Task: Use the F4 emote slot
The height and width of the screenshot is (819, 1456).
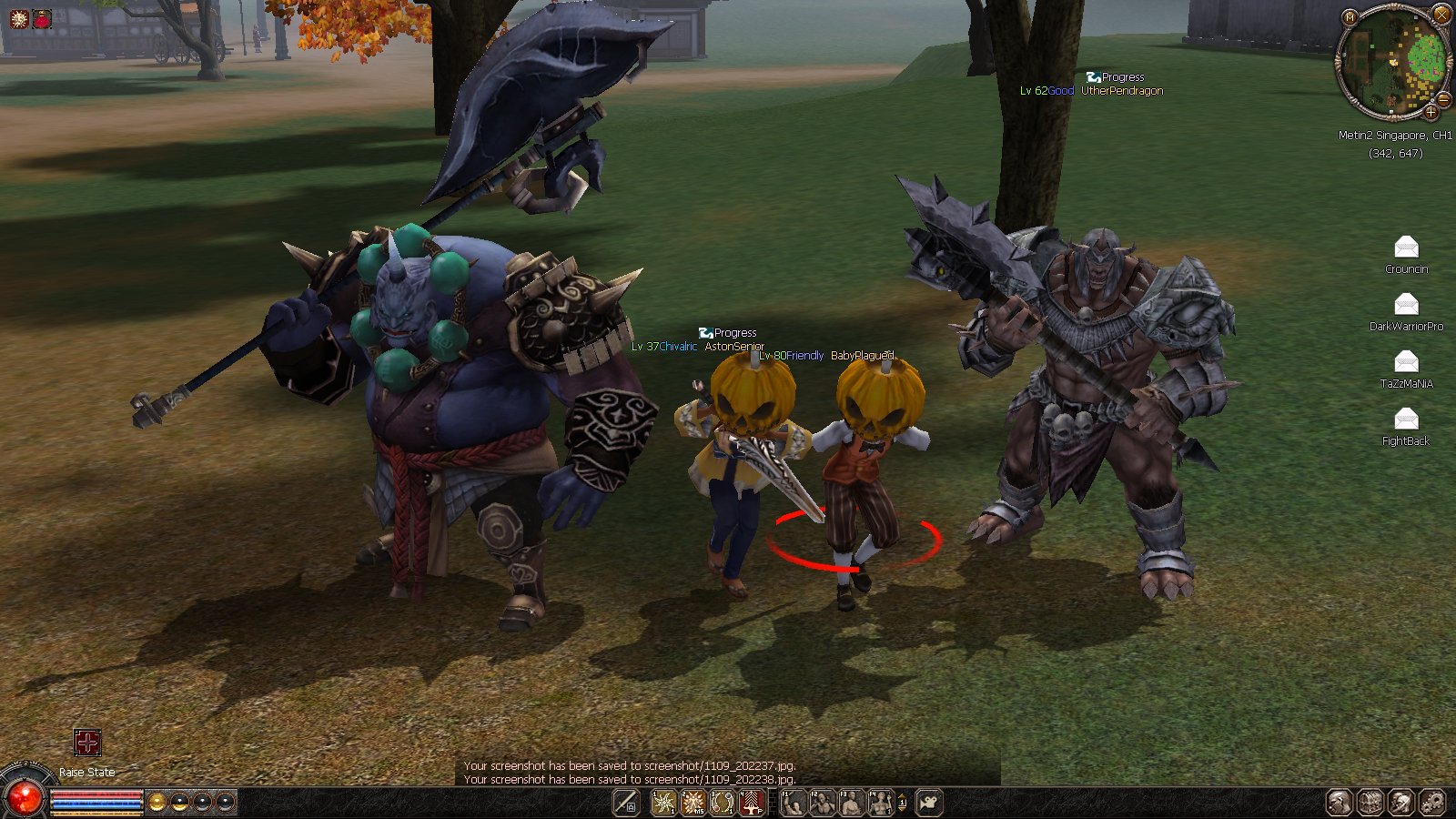Action: point(880,803)
